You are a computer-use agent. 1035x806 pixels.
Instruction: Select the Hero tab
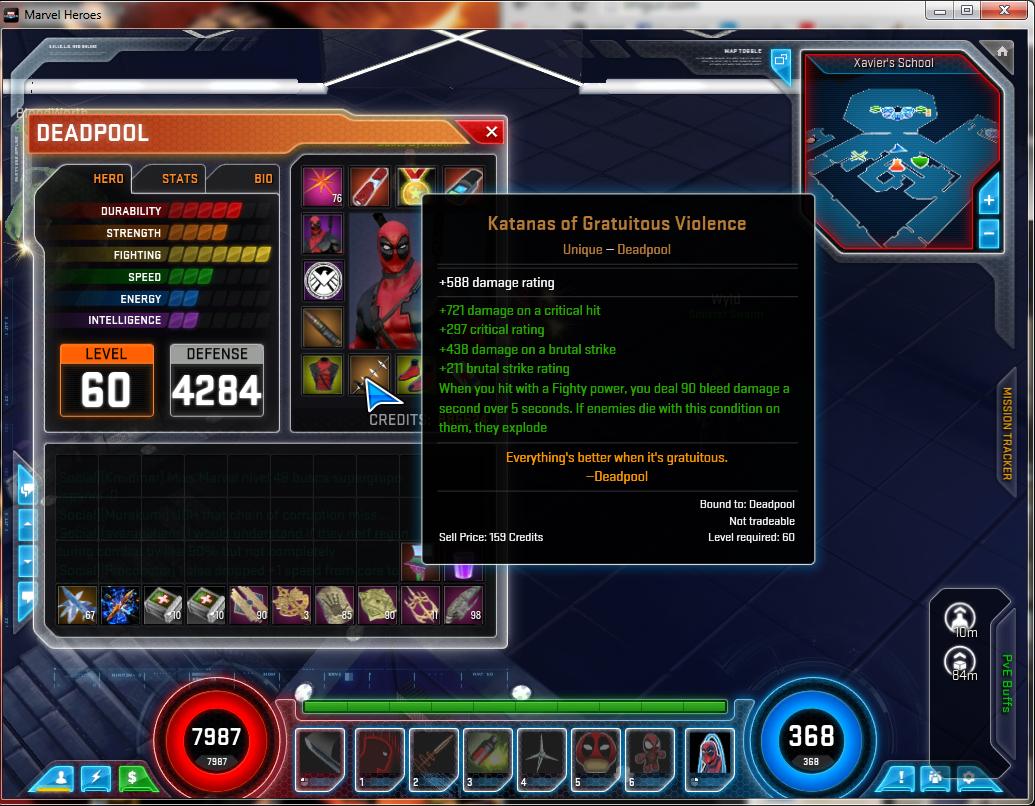108,179
